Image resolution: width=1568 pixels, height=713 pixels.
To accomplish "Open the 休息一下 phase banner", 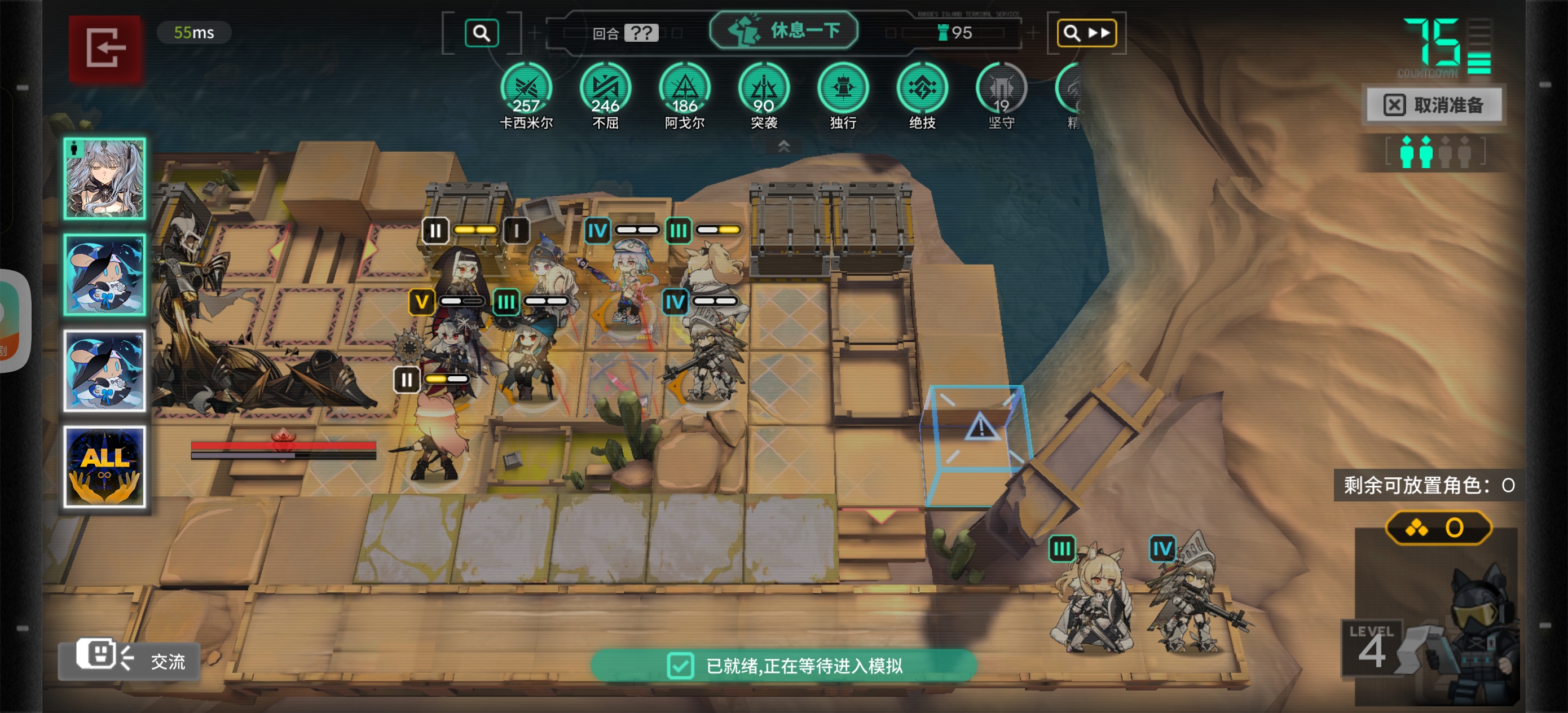I will 784,30.
